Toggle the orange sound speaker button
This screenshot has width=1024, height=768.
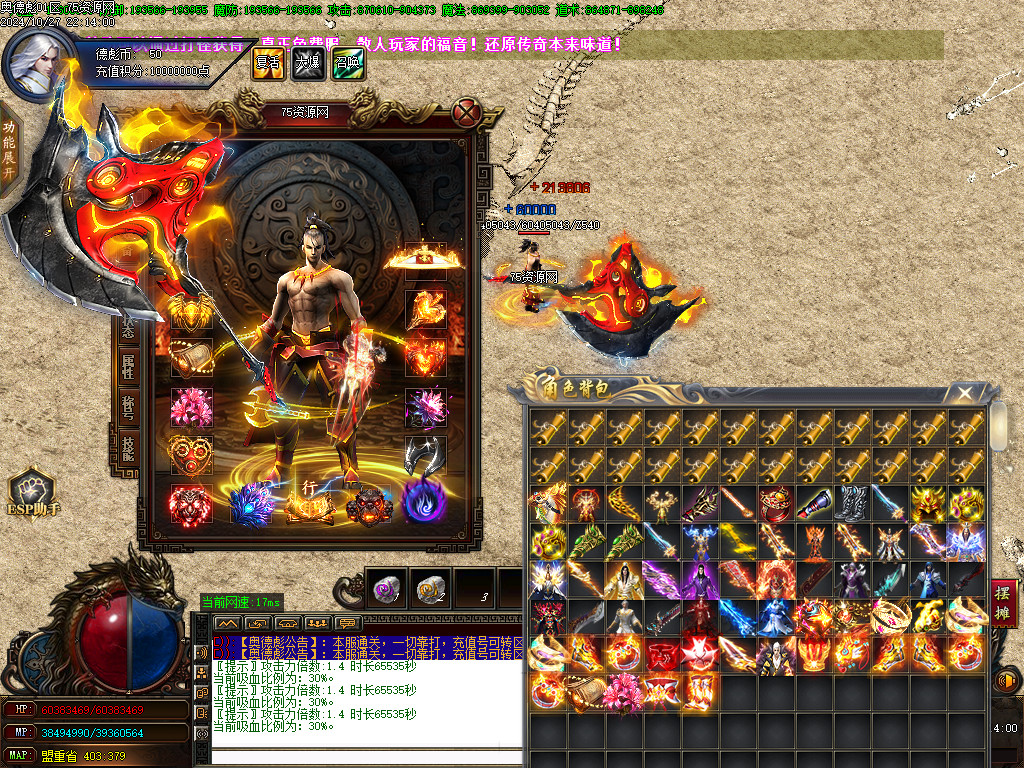(x=1004, y=682)
